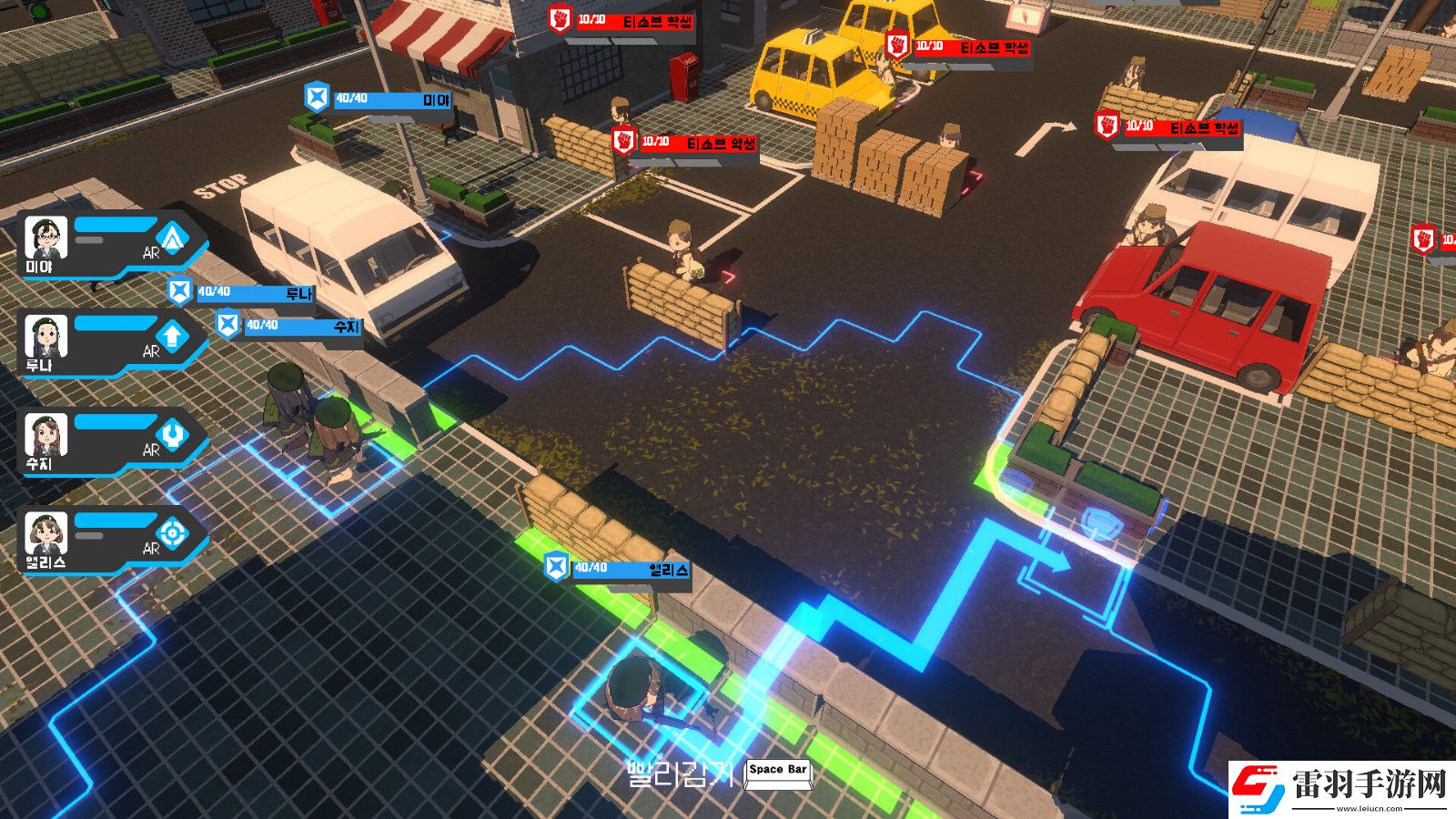Image resolution: width=1456 pixels, height=819 pixels.
Task: Click Suzy's wrench class icon
Action: (x=172, y=435)
